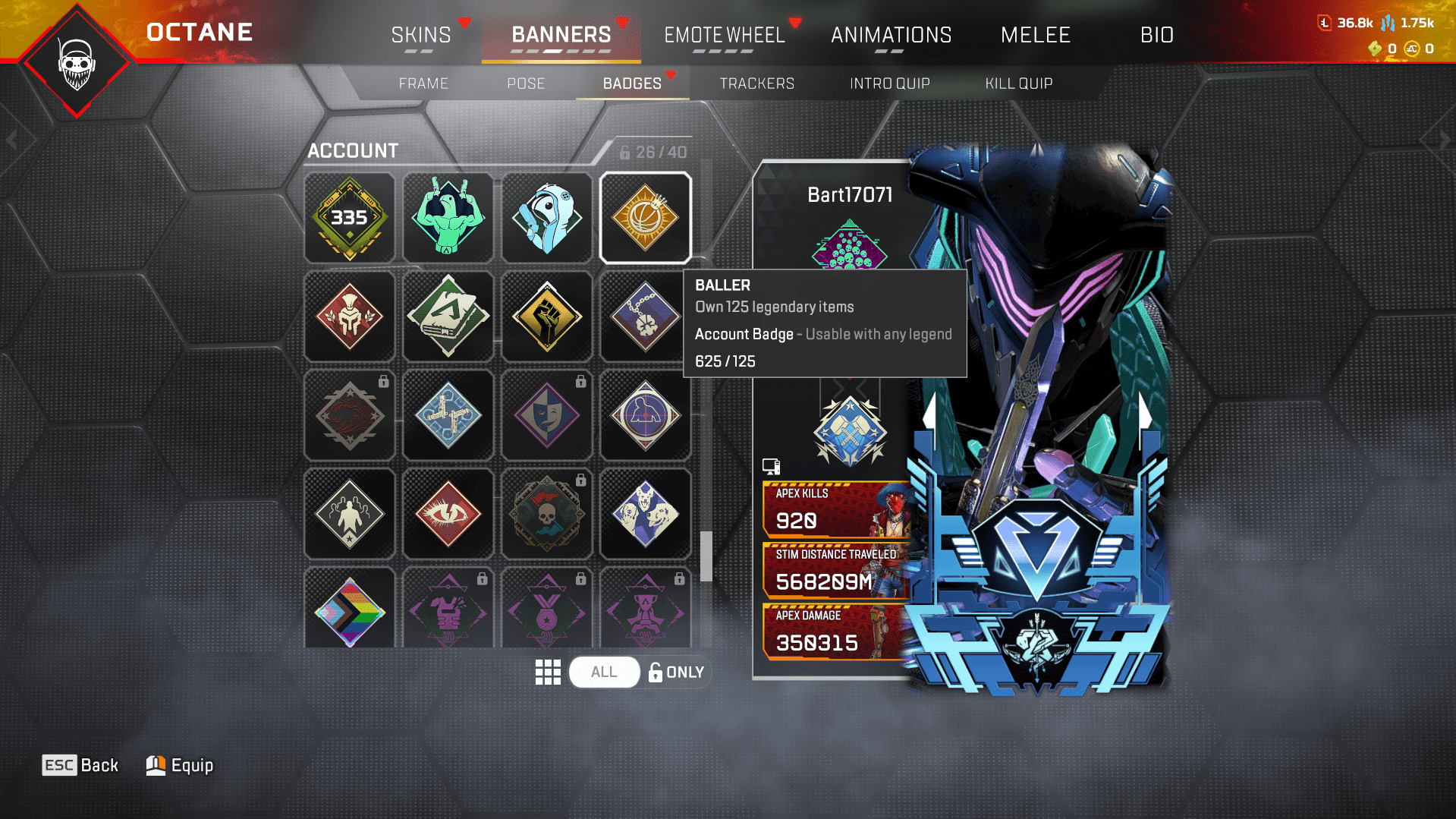The height and width of the screenshot is (819, 1456).
Task: Click the Apex Kills tracker on the banner
Action: click(835, 510)
